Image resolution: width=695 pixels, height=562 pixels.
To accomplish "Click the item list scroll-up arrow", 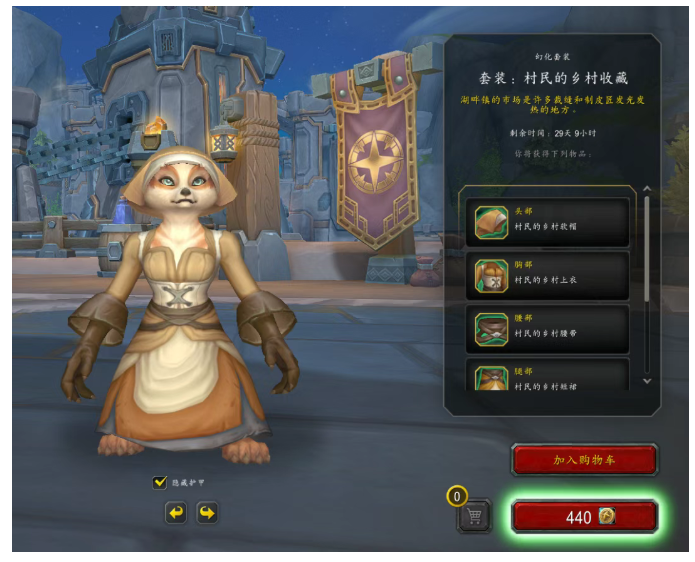I will (x=647, y=189).
